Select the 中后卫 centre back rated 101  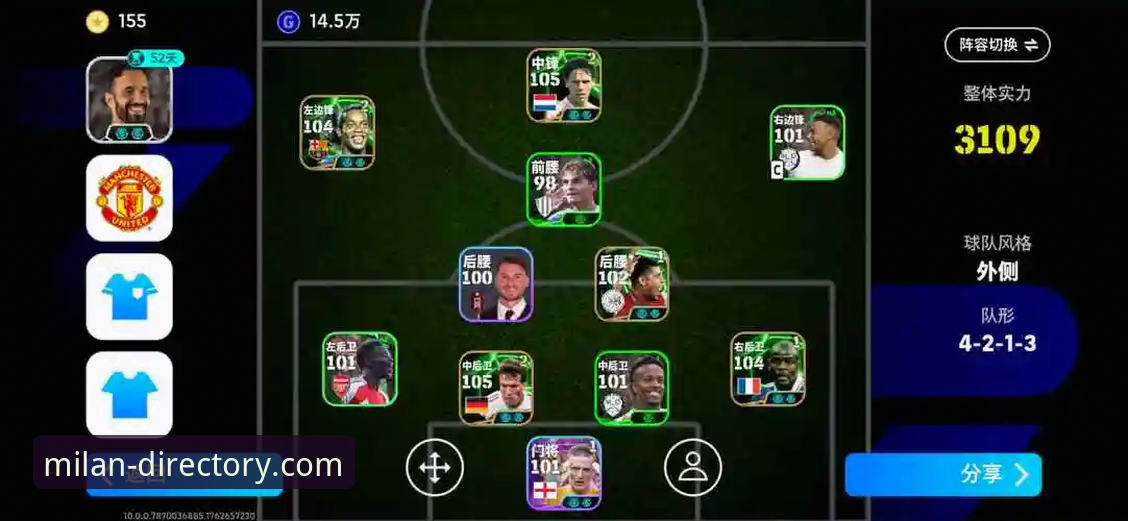pos(632,388)
